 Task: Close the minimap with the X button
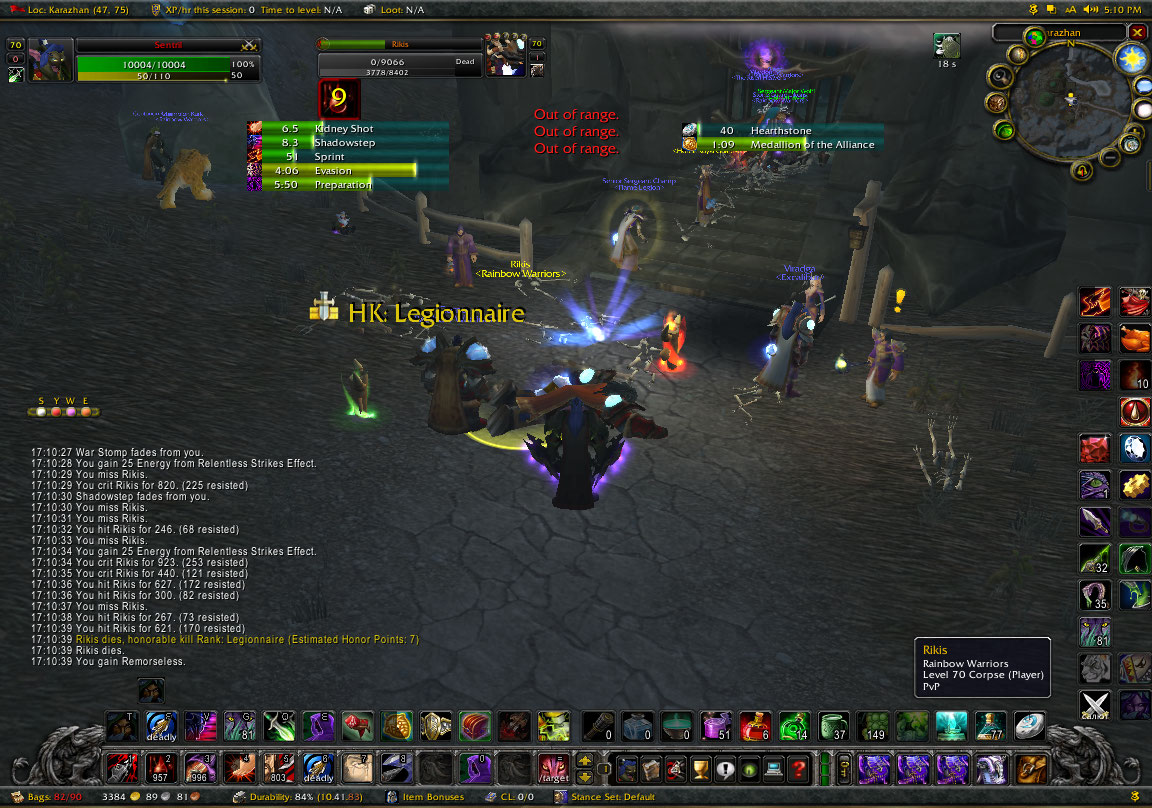coord(1137,32)
